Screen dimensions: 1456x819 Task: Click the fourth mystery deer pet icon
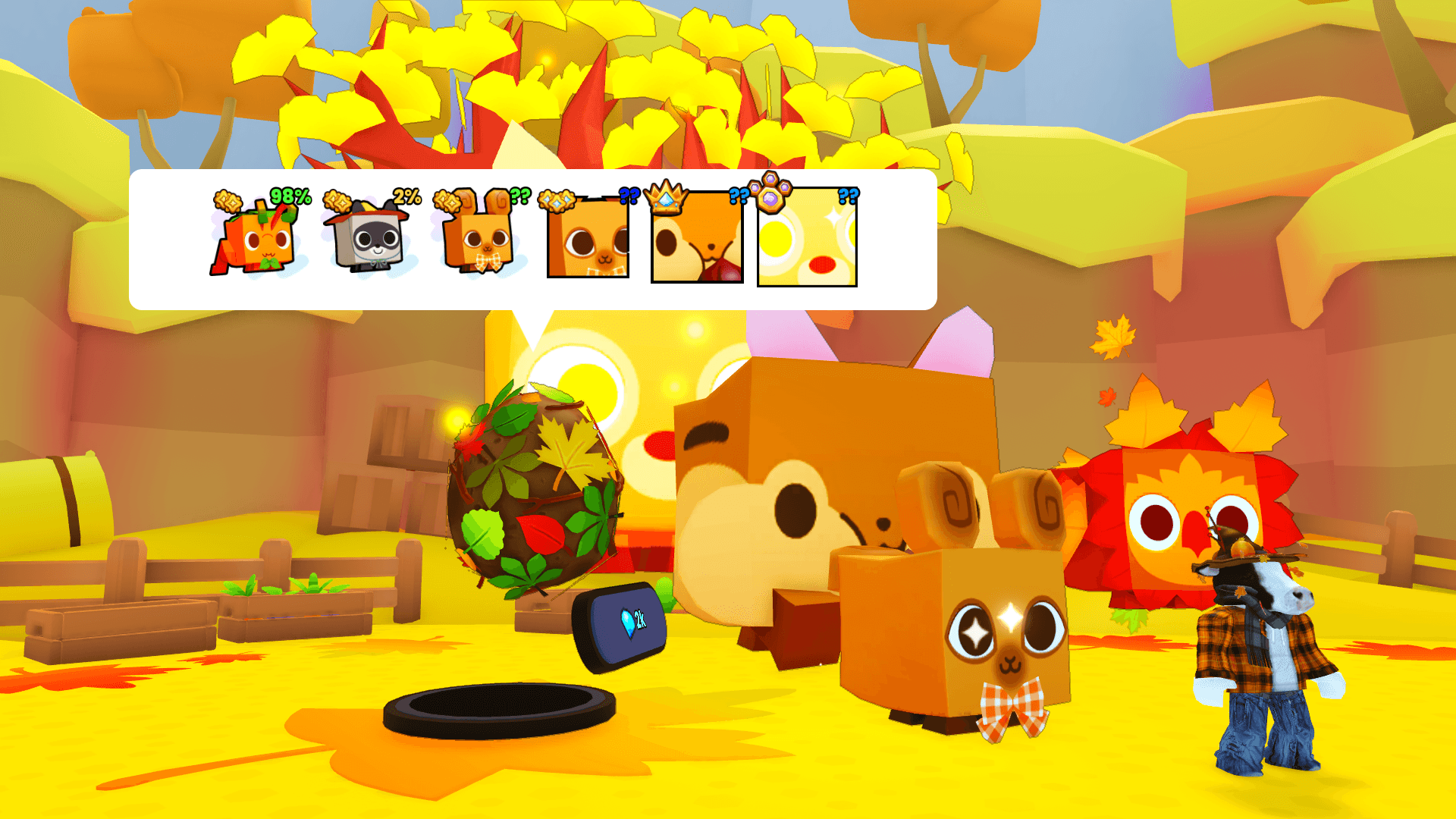[x=588, y=241]
